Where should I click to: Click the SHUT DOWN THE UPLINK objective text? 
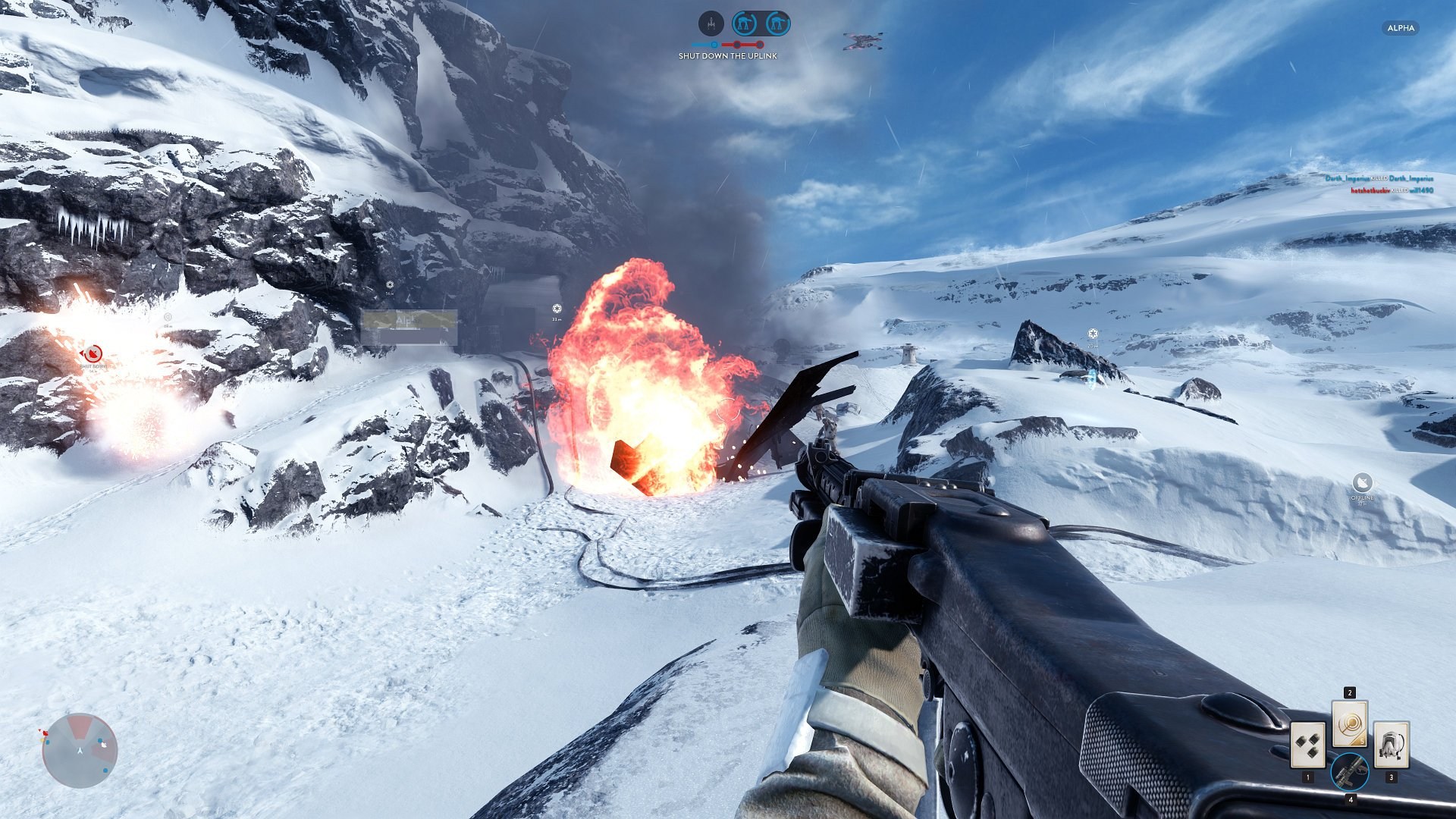point(726,57)
